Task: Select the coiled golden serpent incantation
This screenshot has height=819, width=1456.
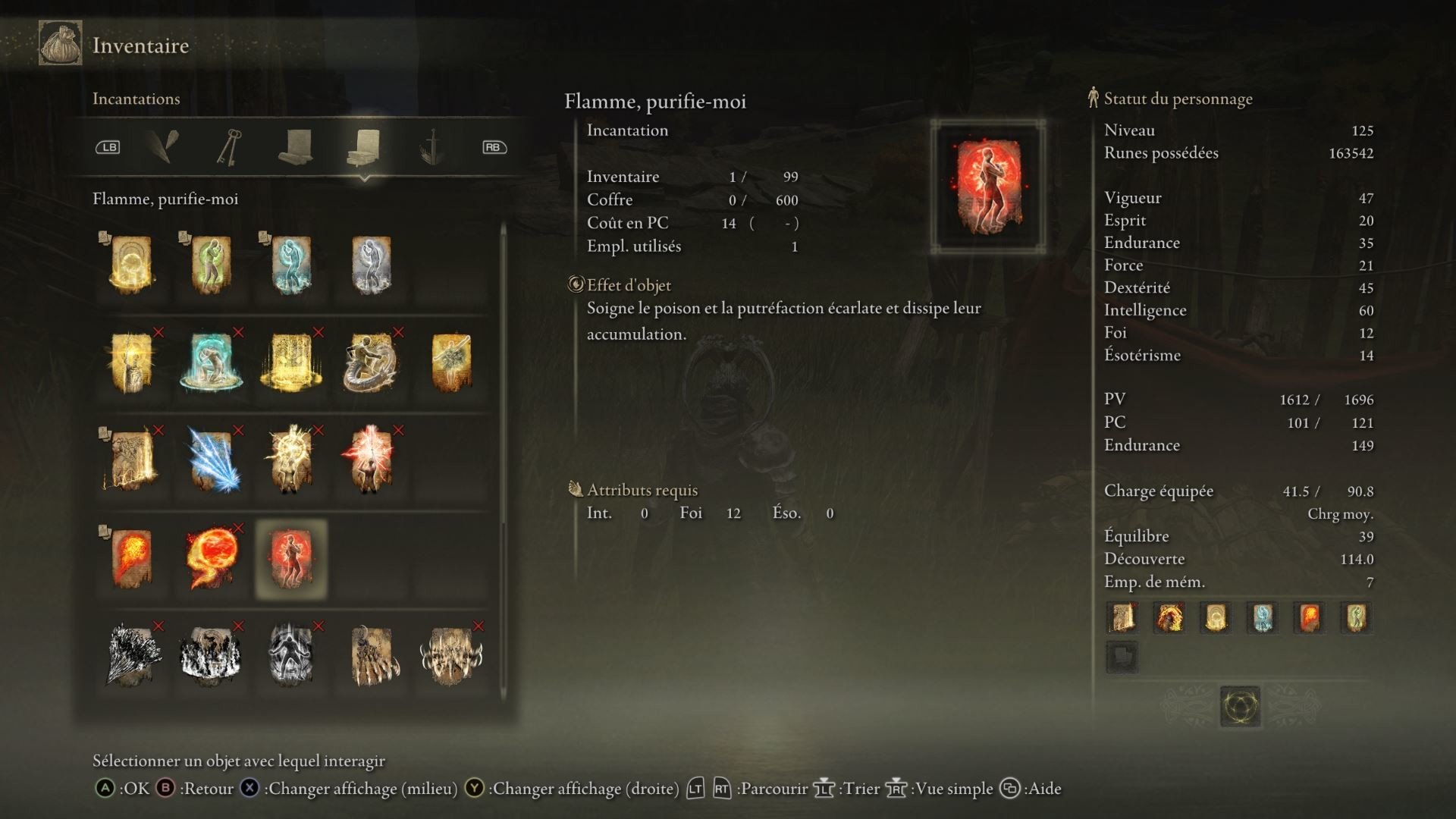Action: 371,362
